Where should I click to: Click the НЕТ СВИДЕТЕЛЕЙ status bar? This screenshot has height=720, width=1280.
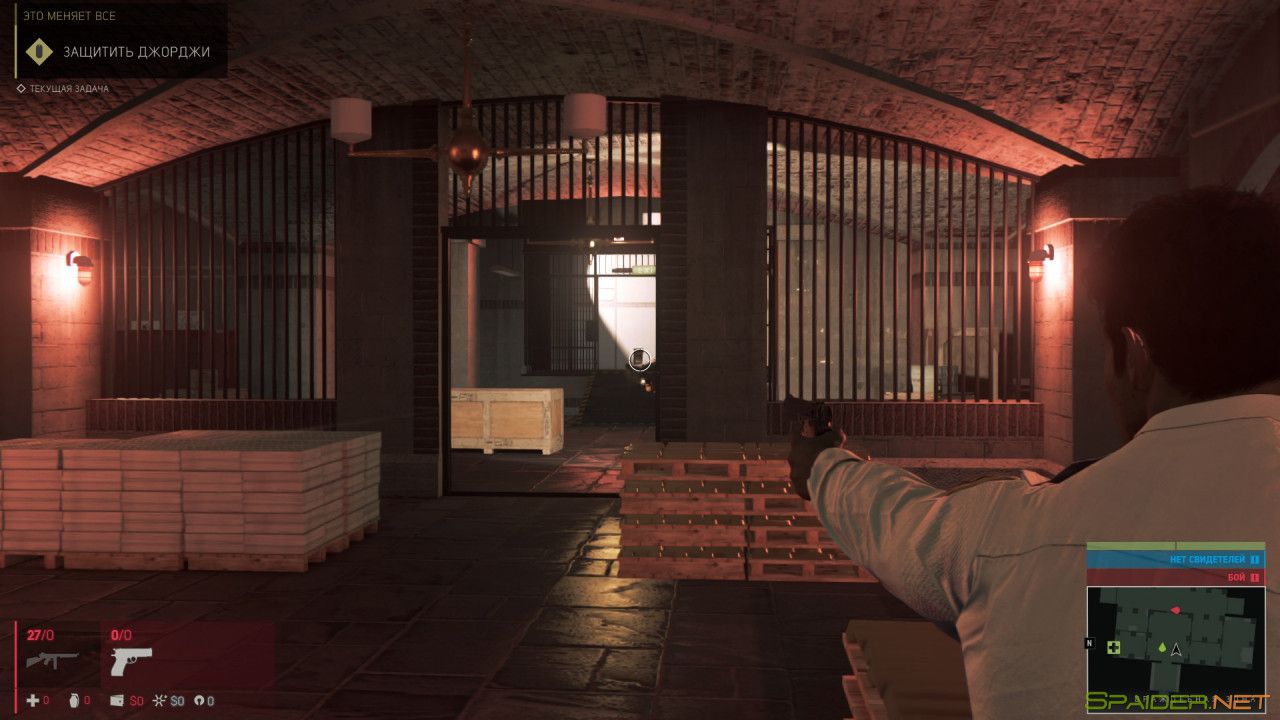pyautogui.click(x=1207, y=560)
